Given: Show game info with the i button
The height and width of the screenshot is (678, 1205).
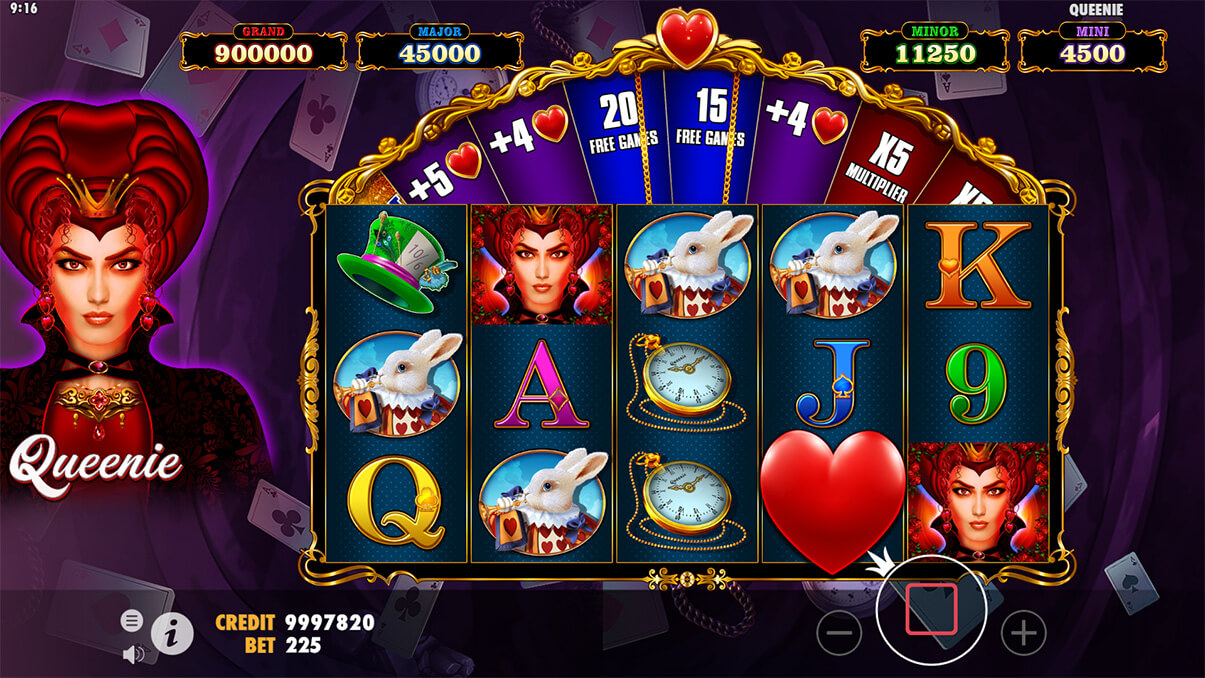Looking at the screenshot, I should pyautogui.click(x=172, y=632).
